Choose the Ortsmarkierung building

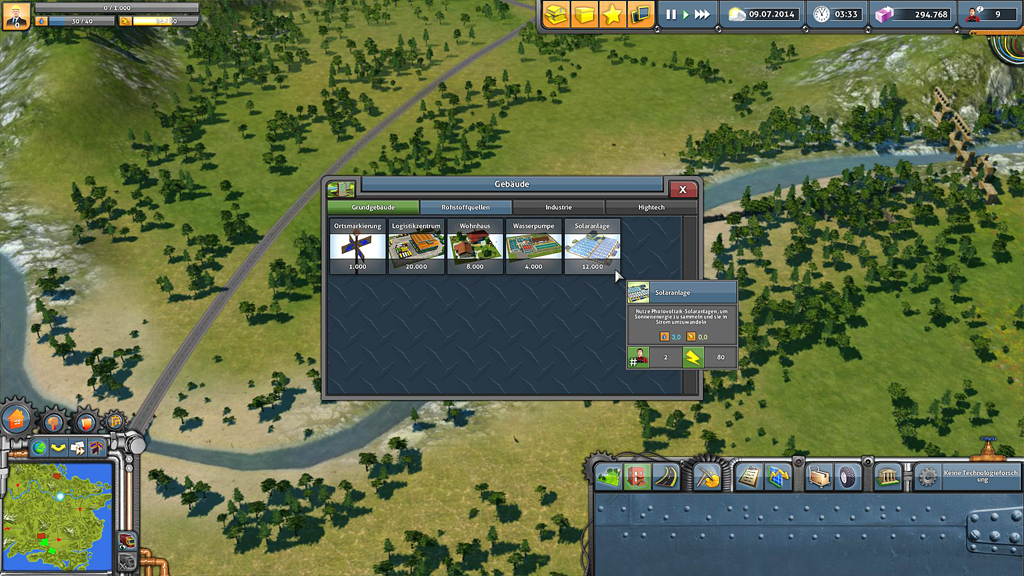coord(357,247)
